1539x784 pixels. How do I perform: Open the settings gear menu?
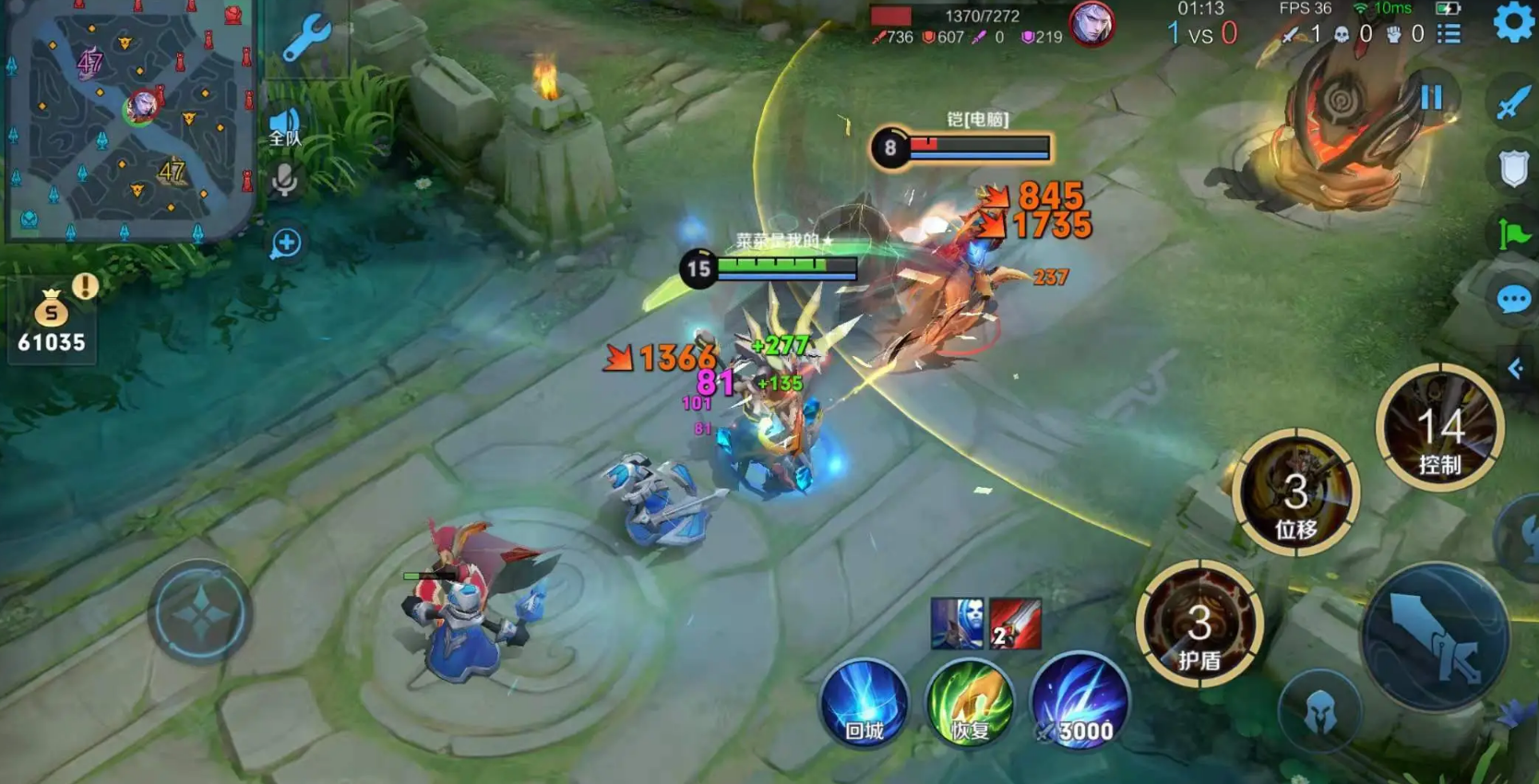(1513, 22)
